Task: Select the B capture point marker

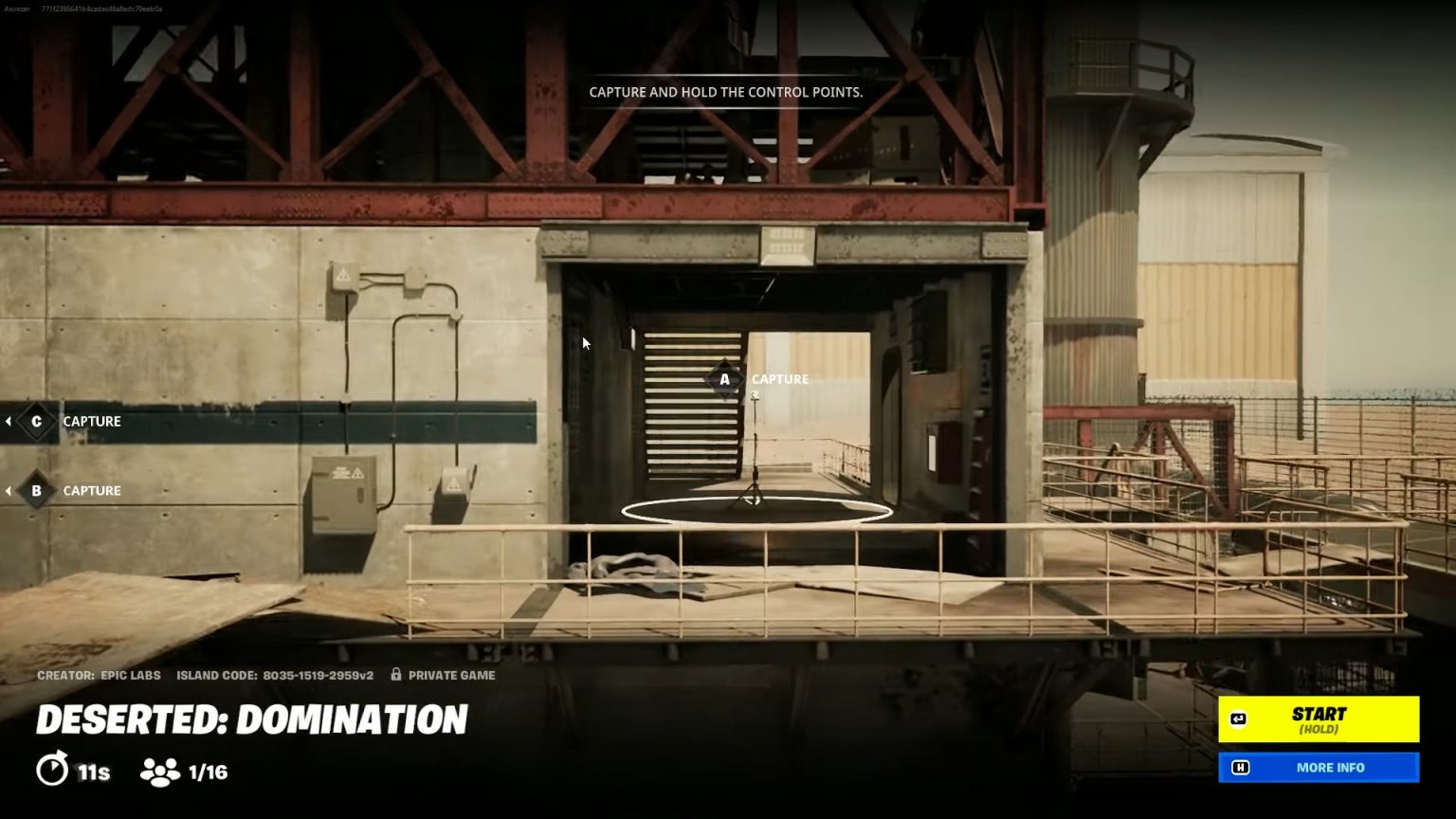Action: pyautogui.click(x=37, y=491)
